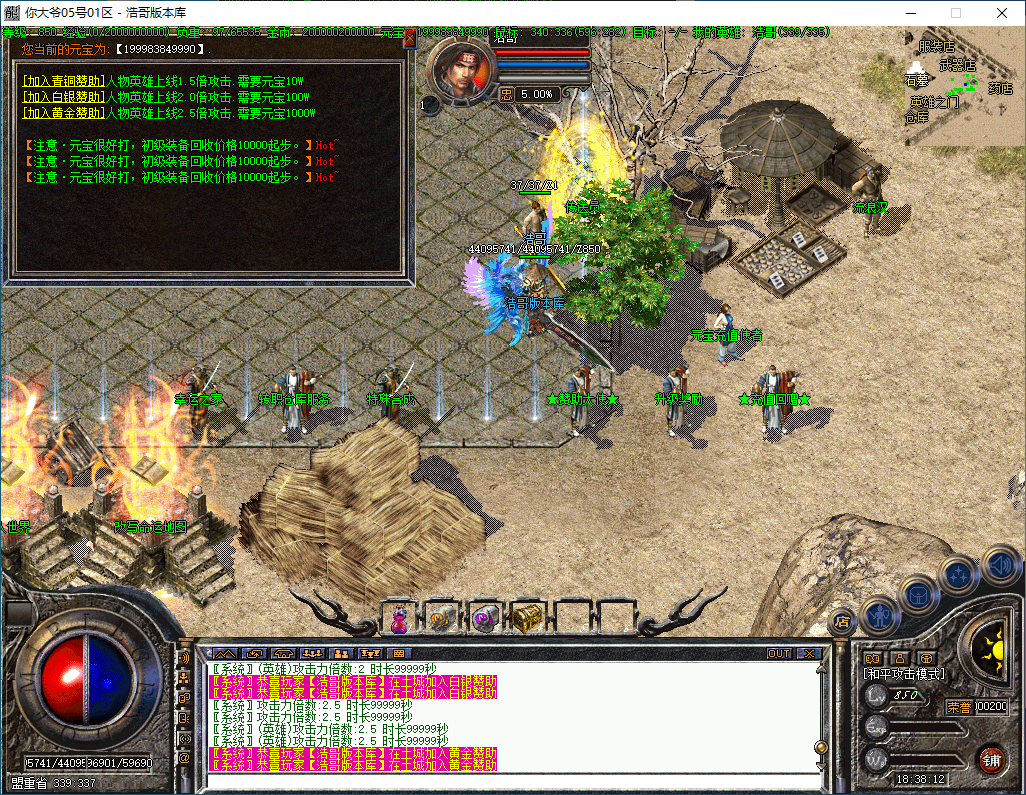Select the pink potion belt slot

coord(399,619)
